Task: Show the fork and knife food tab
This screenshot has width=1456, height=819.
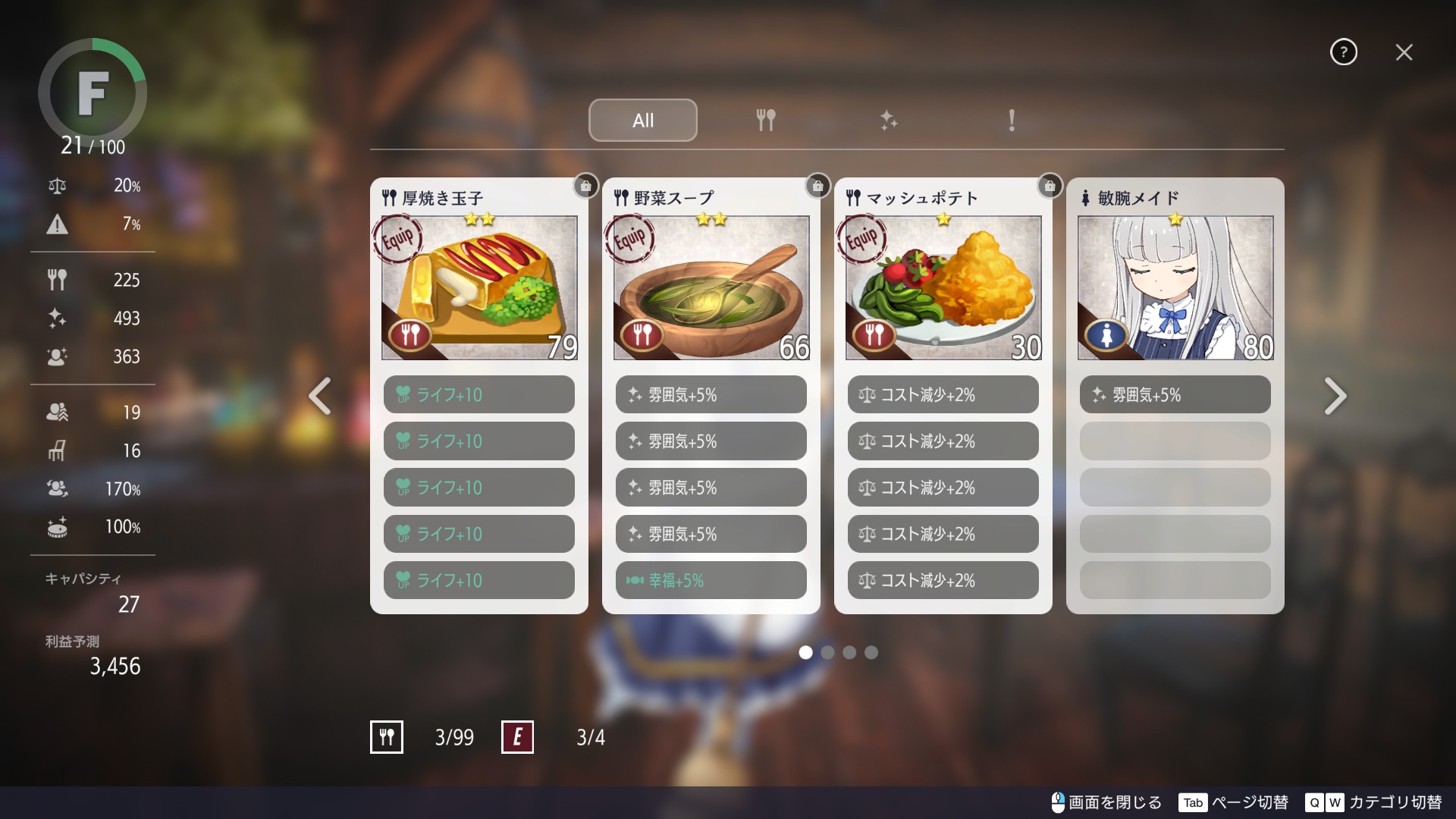Action: (765, 120)
